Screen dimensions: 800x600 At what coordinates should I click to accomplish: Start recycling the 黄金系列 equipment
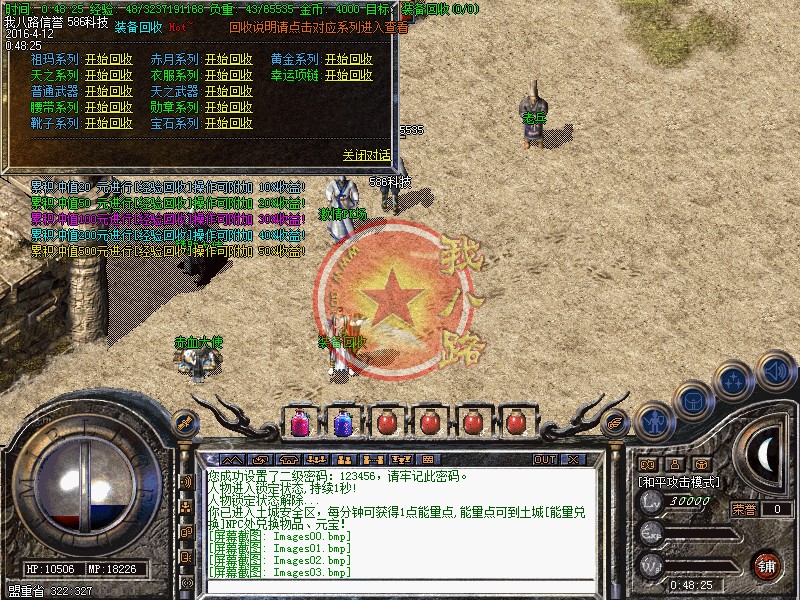coord(348,60)
